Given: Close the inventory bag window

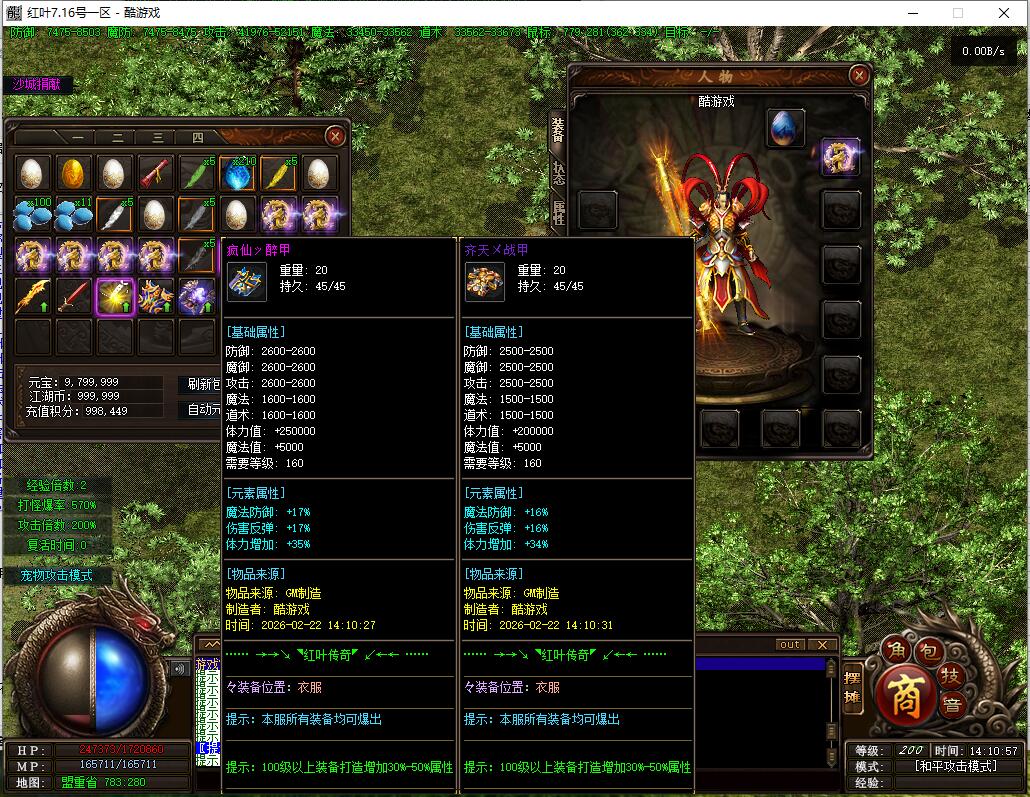Looking at the screenshot, I should pyautogui.click(x=336, y=136).
